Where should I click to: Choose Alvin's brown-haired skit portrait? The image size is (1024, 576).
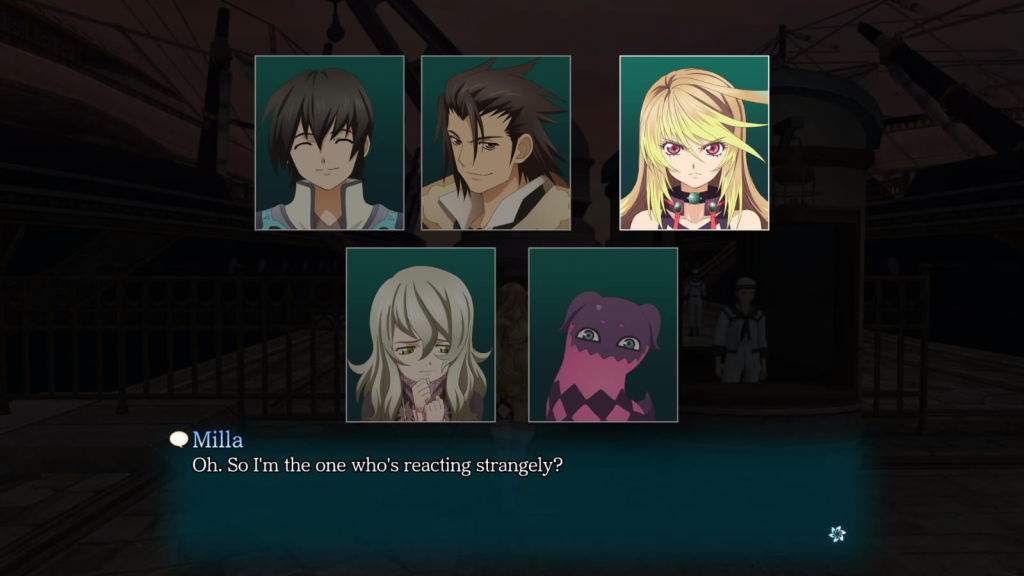(x=496, y=143)
